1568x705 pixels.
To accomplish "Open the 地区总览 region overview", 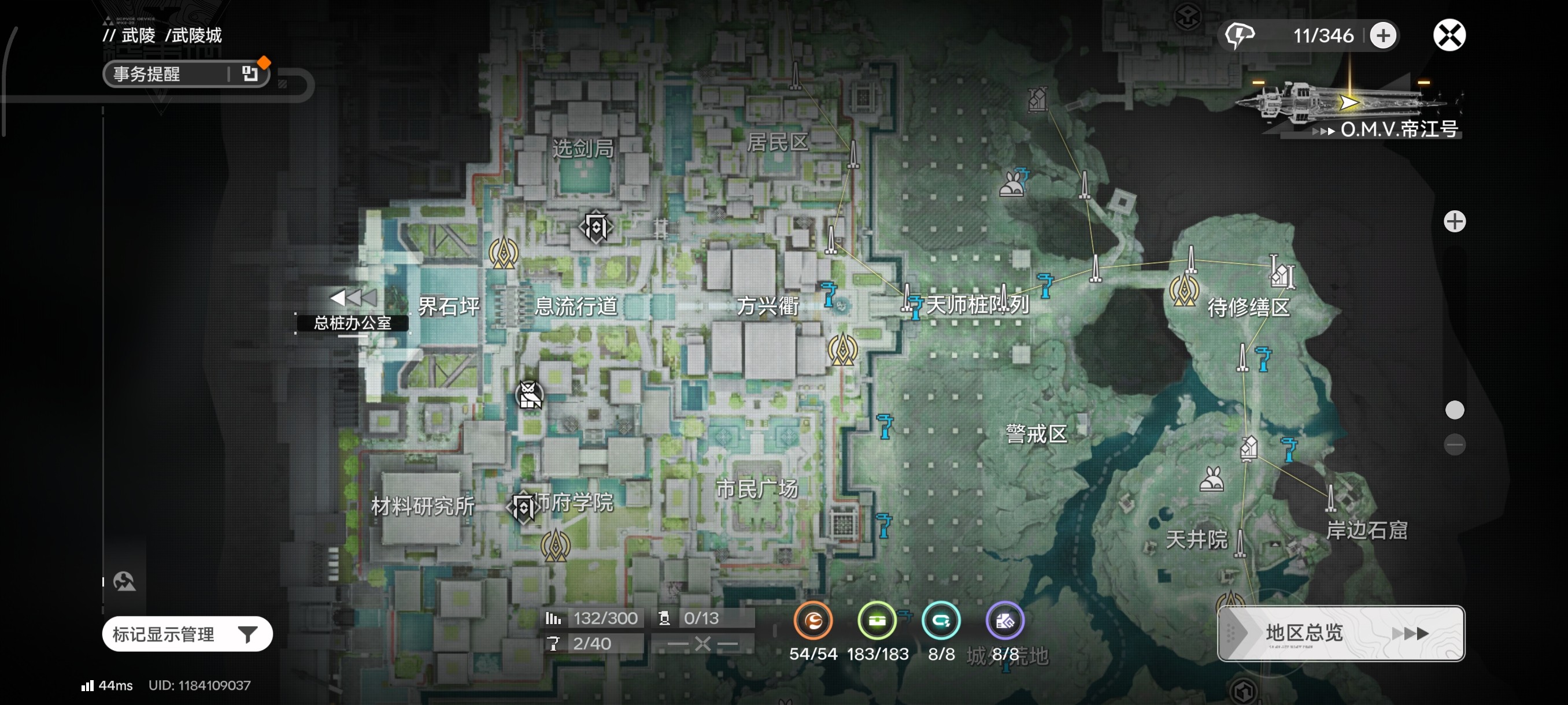I will [1340, 633].
